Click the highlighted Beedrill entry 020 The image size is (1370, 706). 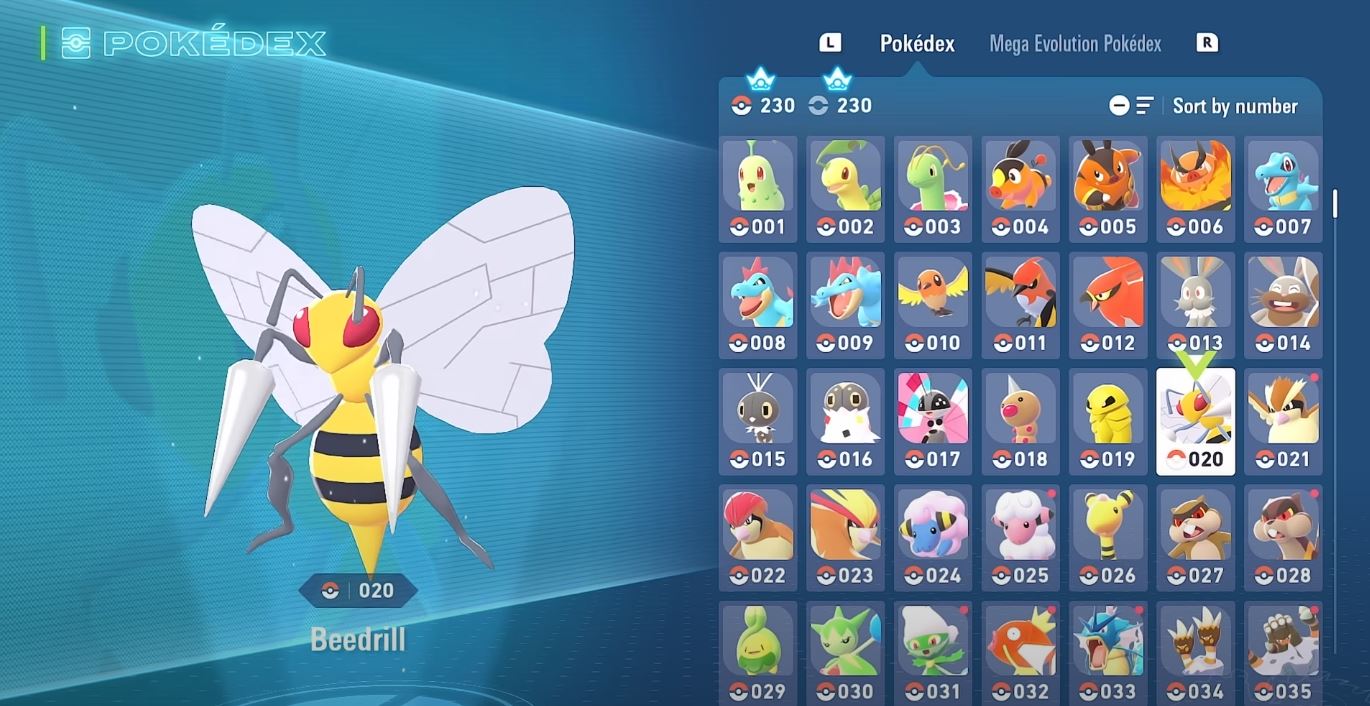(x=1195, y=421)
